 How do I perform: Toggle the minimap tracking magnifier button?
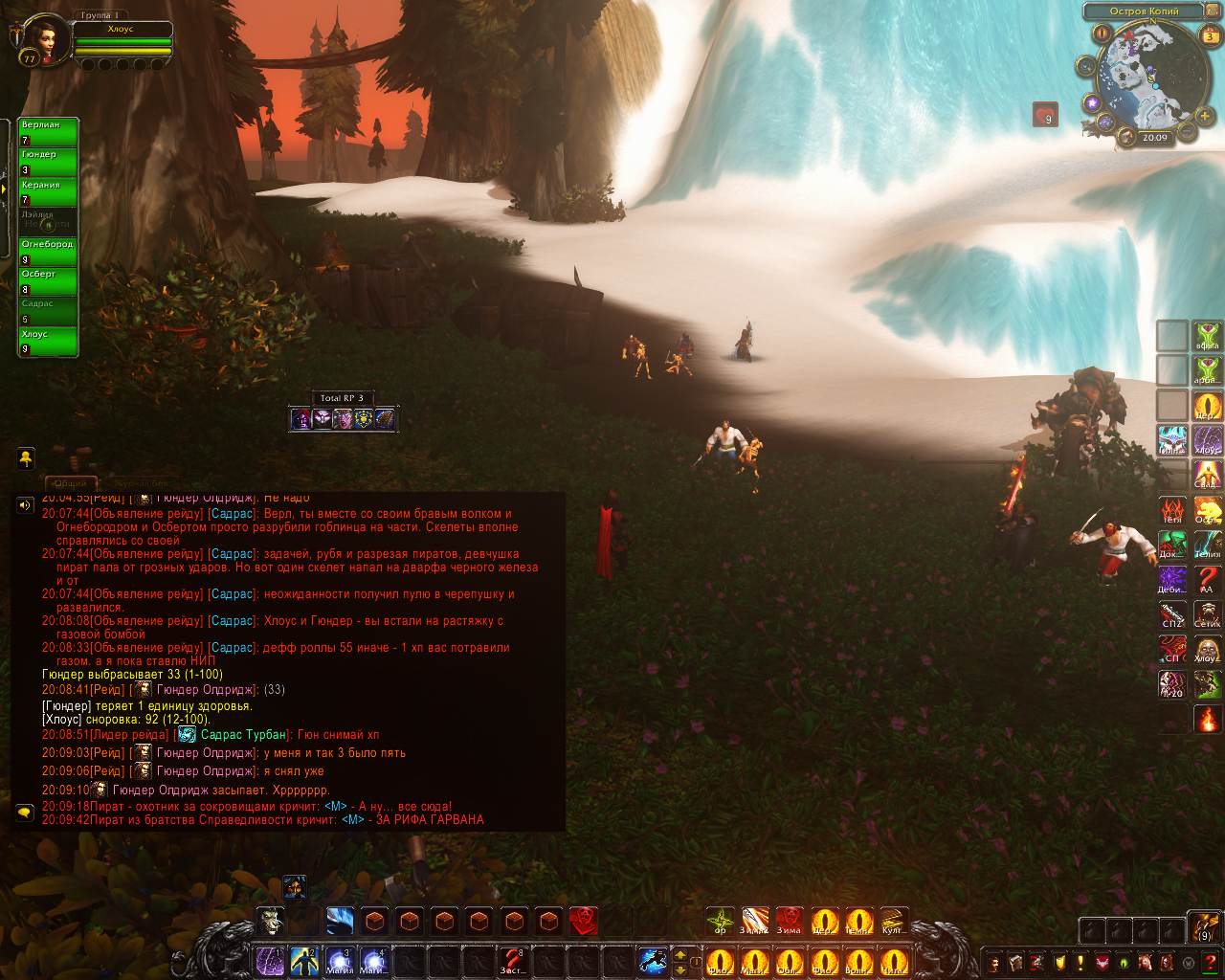1086,66
